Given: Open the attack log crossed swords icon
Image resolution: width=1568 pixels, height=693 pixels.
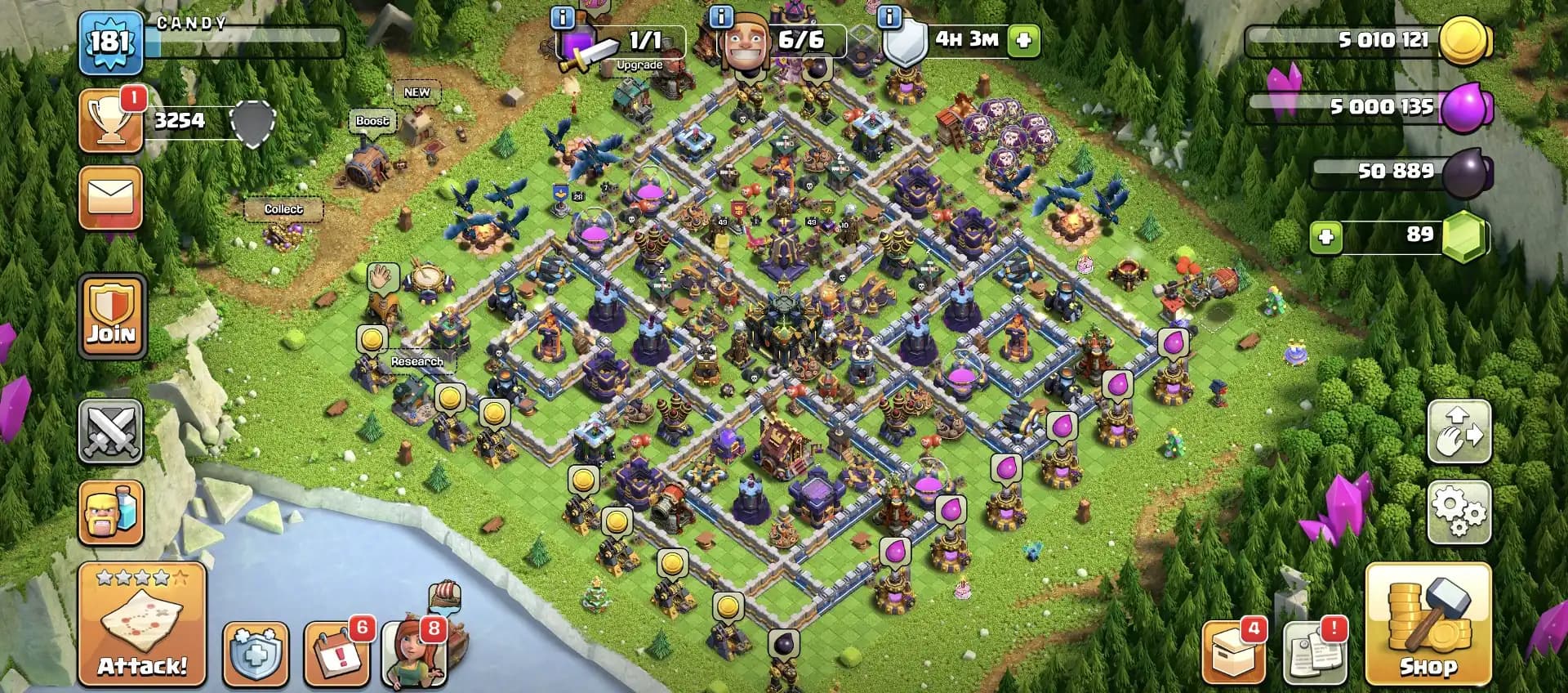Looking at the screenshot, I should 112,431.
